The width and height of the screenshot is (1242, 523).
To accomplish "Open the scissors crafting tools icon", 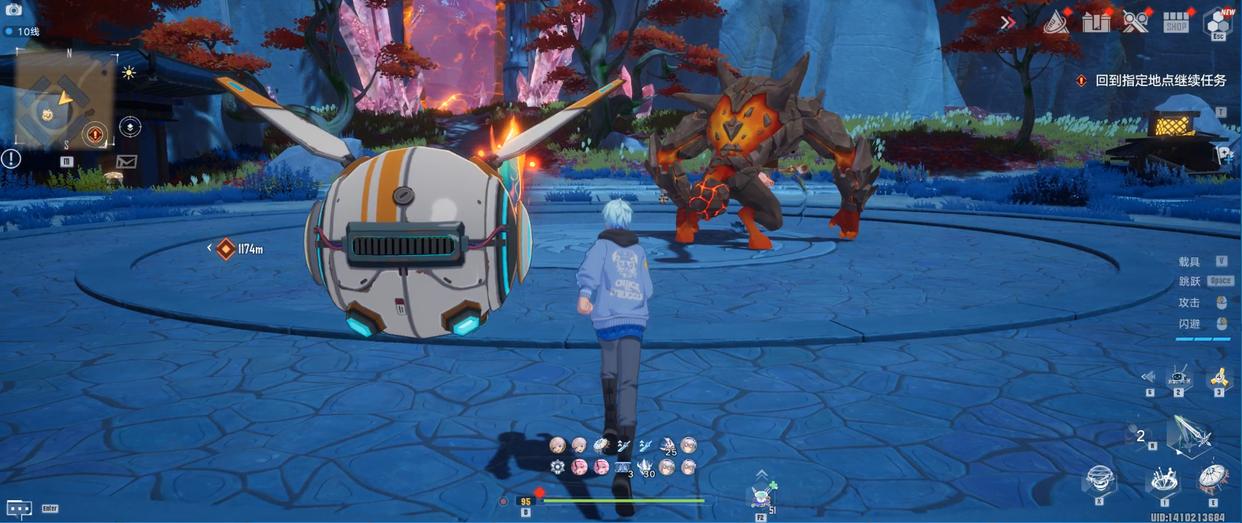I will click(1135, 21).
